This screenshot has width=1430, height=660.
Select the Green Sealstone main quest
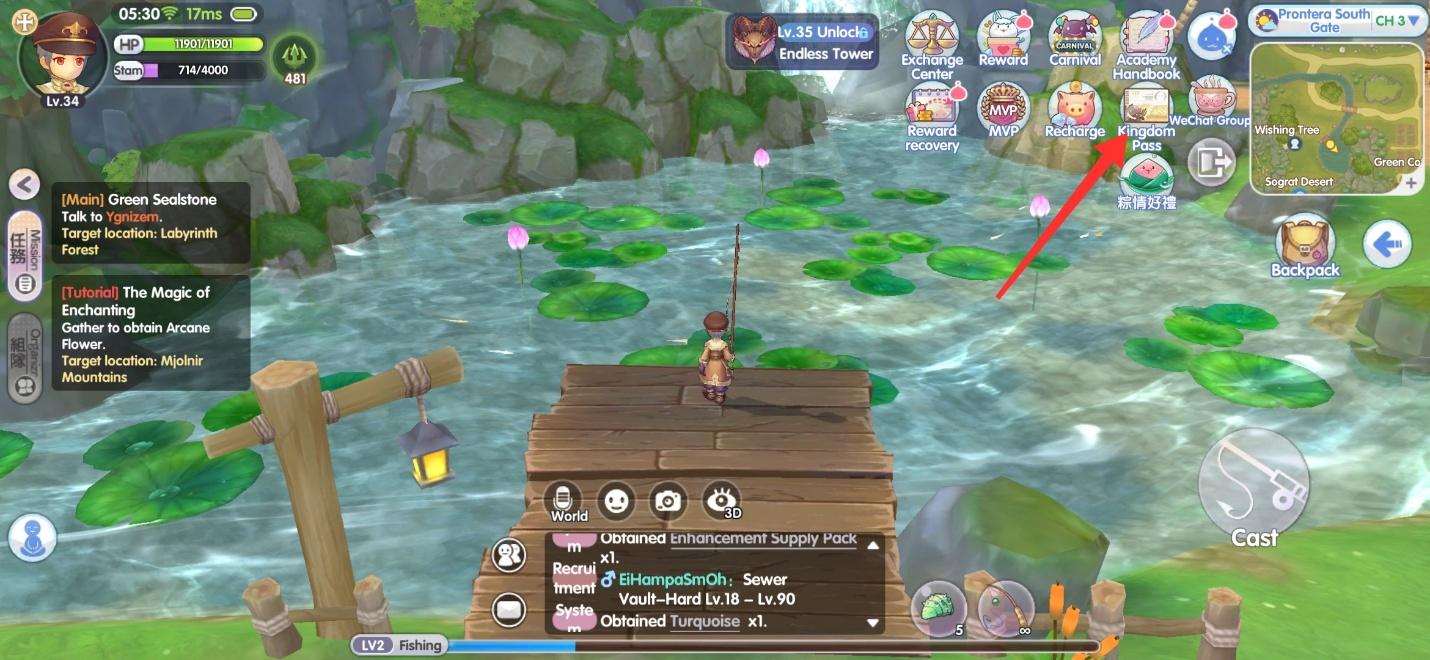pos(150,224)
